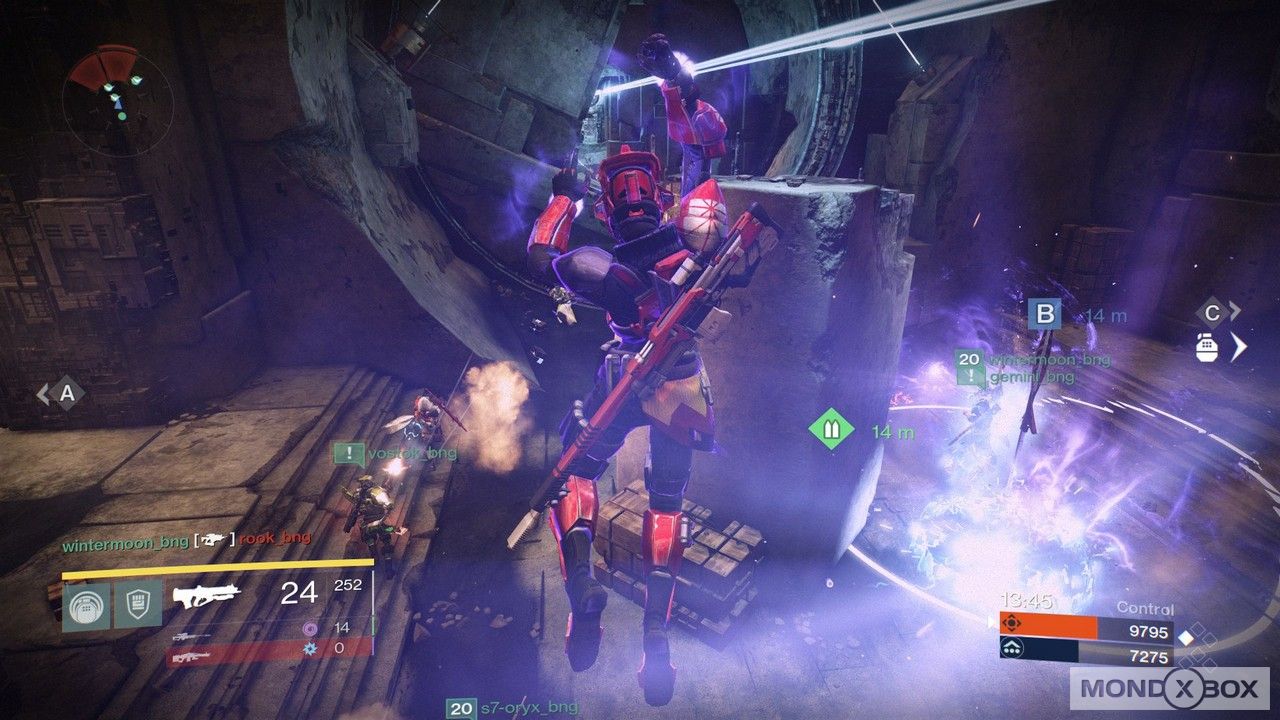Click the gemini_bng player nameplate
The image size is (1280, 720).
click(x=1031, y=377)
